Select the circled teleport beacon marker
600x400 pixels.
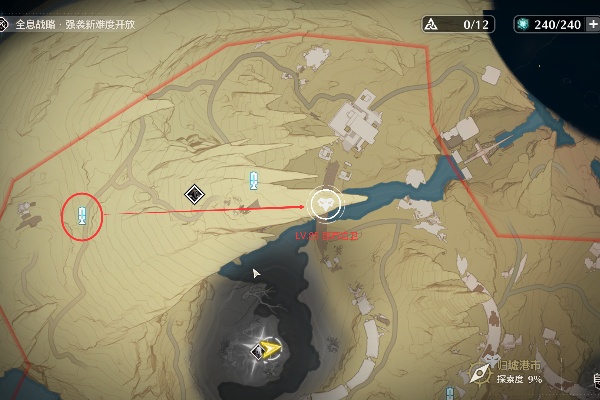pos(82,213)
